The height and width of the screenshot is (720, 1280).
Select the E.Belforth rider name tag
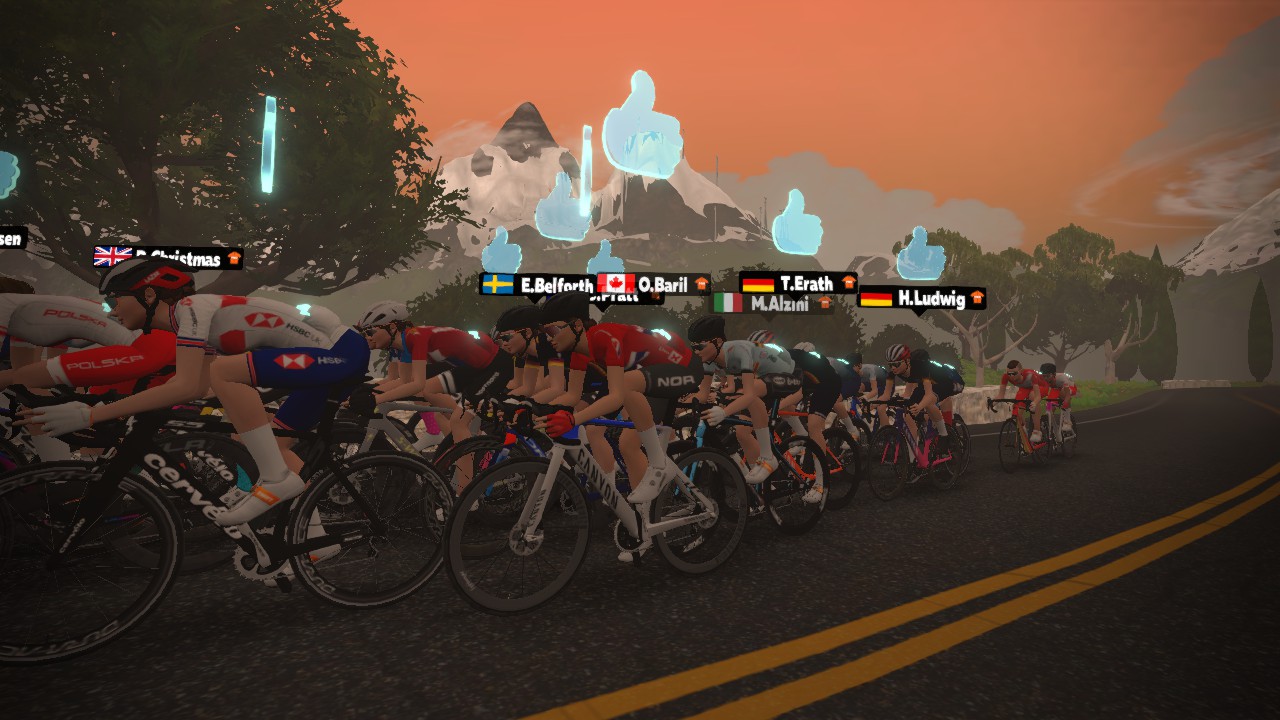pyautogui.click(x=538, y=285)
